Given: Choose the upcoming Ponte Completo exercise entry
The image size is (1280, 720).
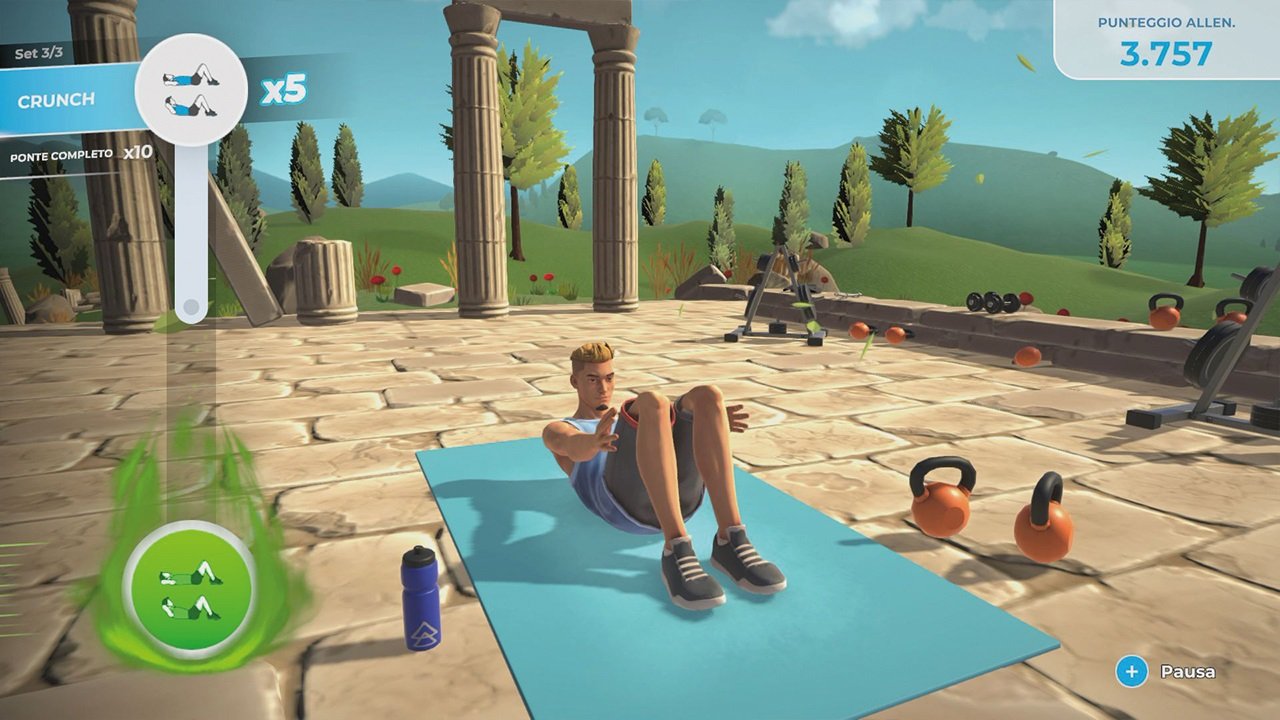Looking at the screenshot, I should [80, 154].
